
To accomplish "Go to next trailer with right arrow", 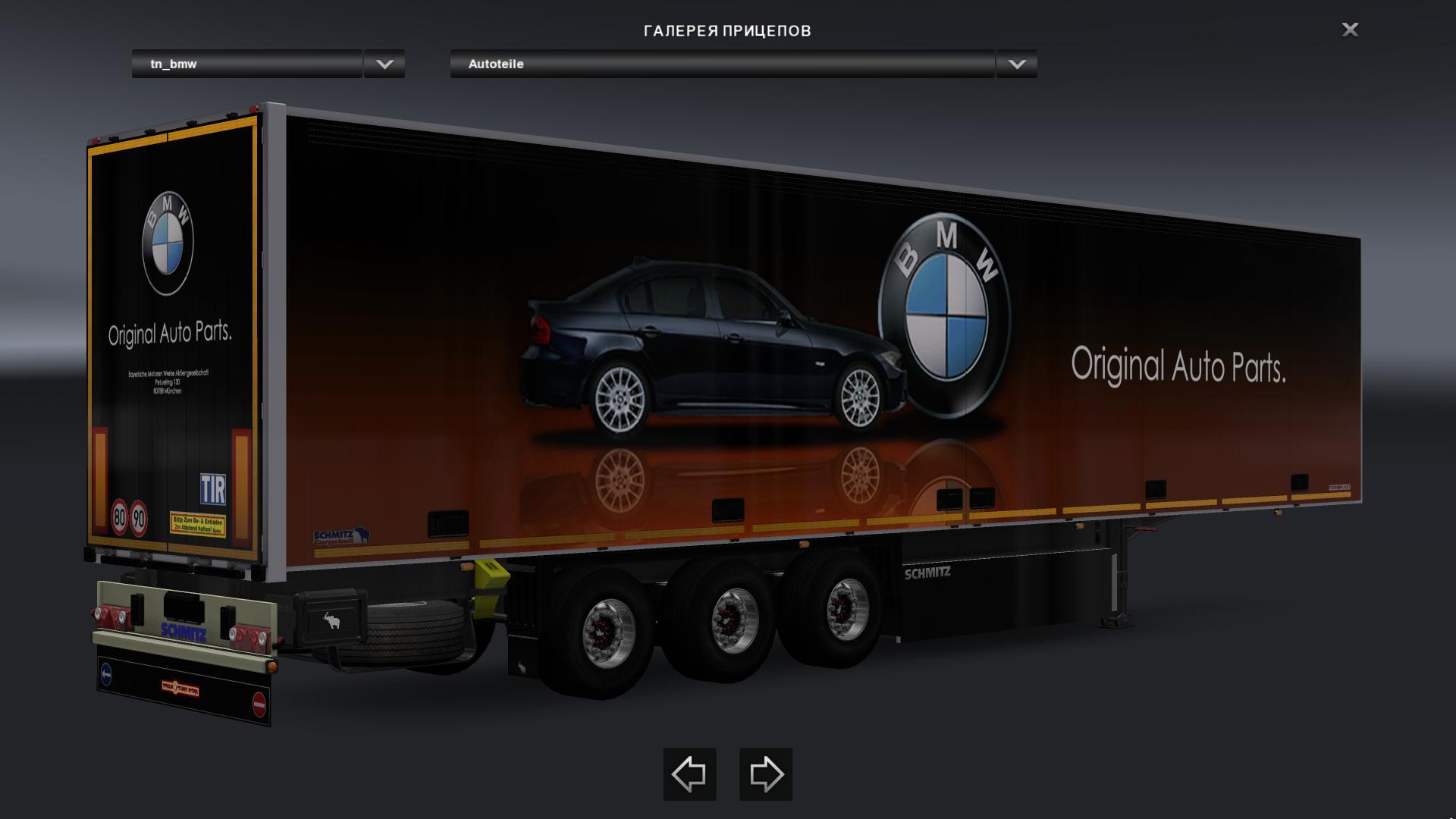I will click(766, 774).
